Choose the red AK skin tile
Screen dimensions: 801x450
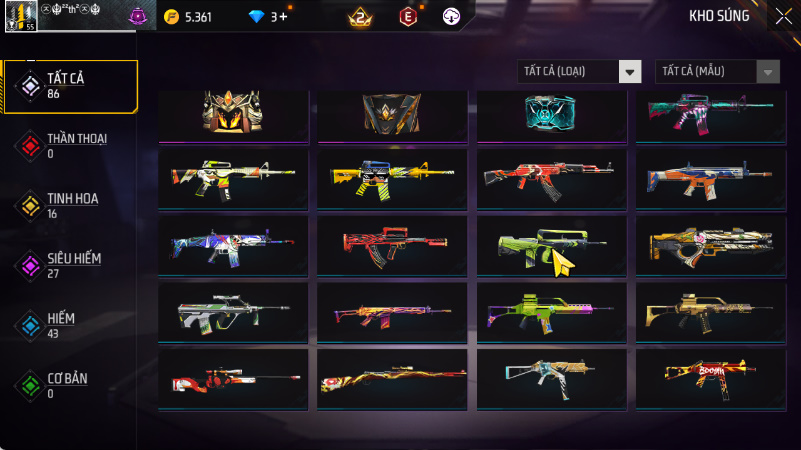tap(552, 179)
